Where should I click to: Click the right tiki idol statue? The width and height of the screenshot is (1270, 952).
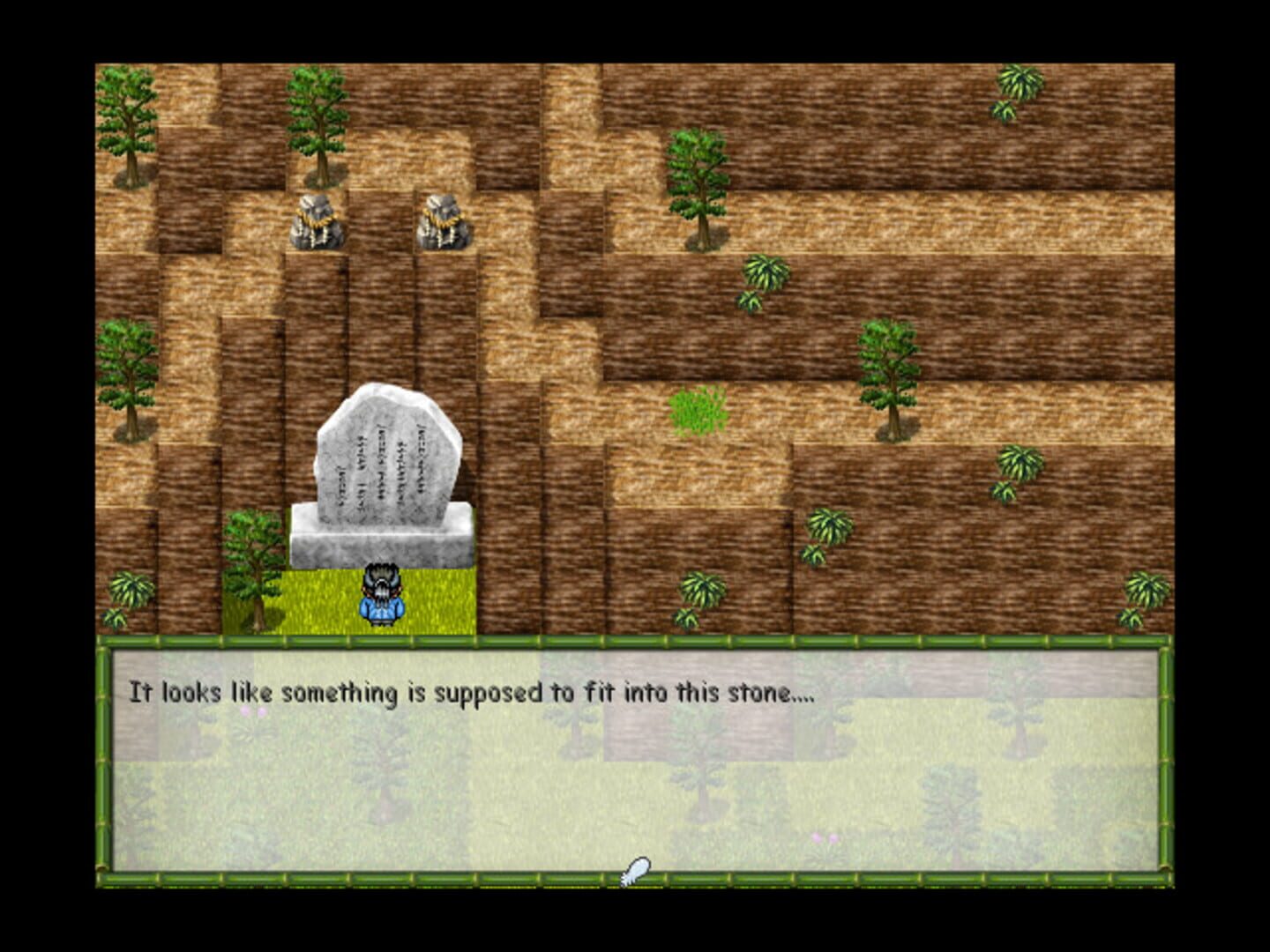click(441, 225)
